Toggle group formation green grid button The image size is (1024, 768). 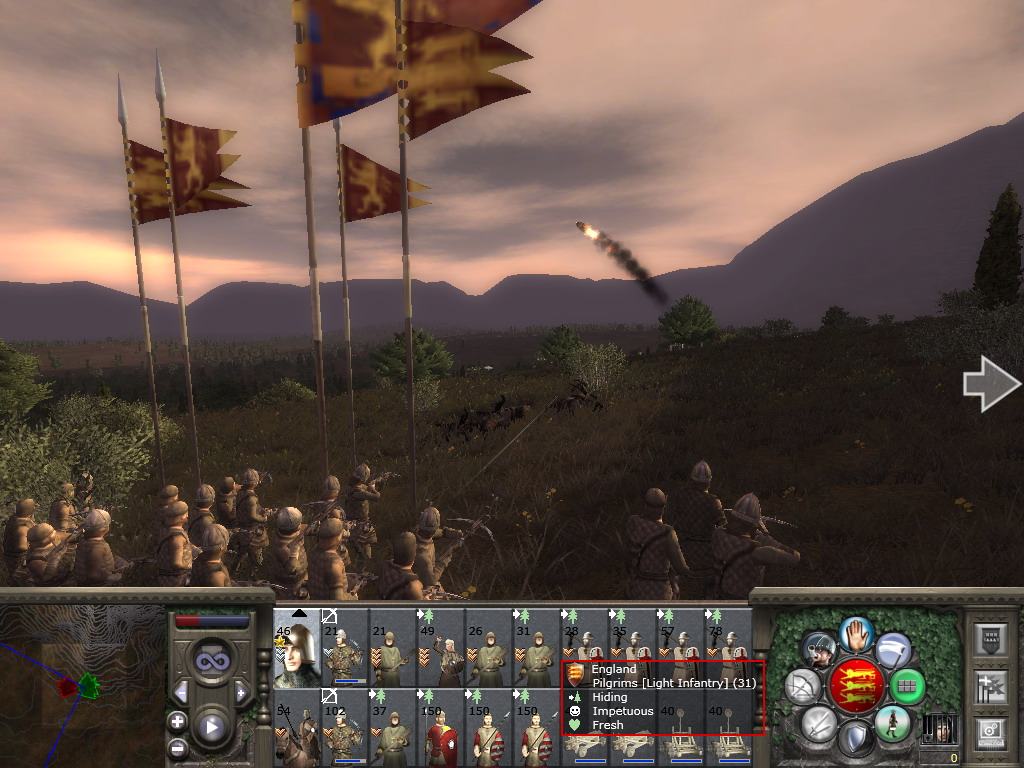coord(907,686)
